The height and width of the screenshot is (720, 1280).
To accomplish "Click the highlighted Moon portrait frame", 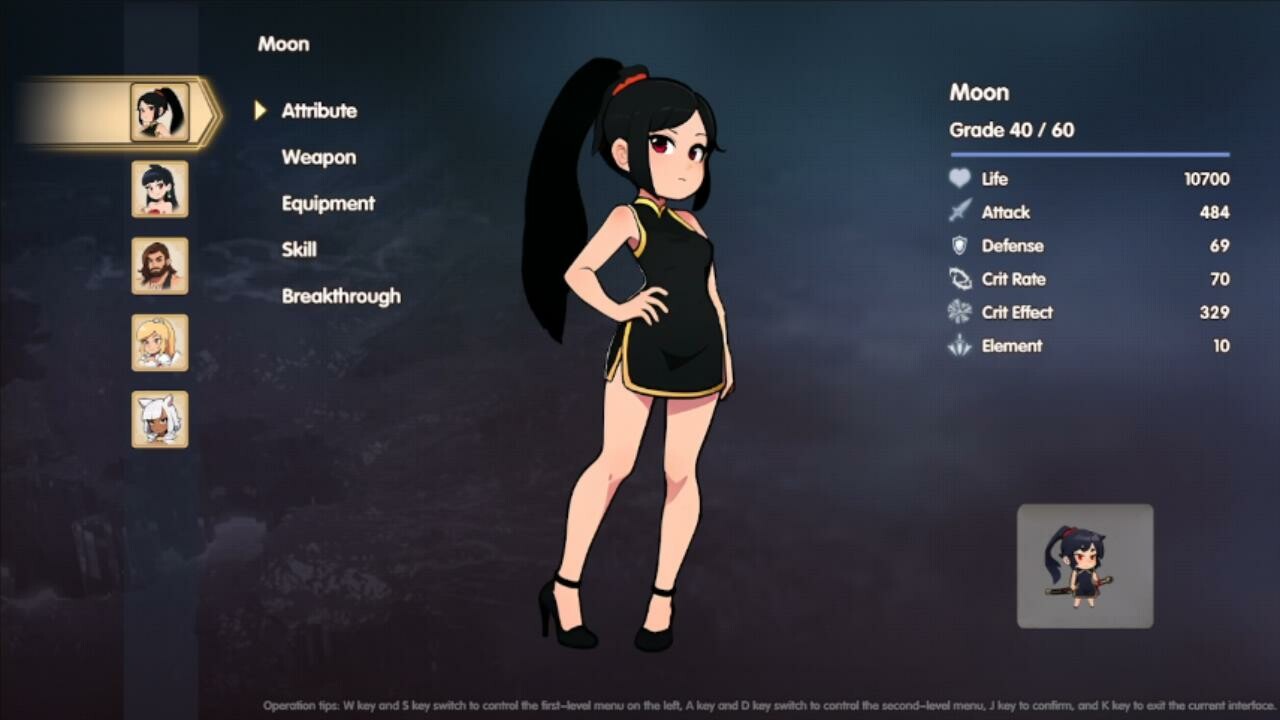I will point(160,112).
